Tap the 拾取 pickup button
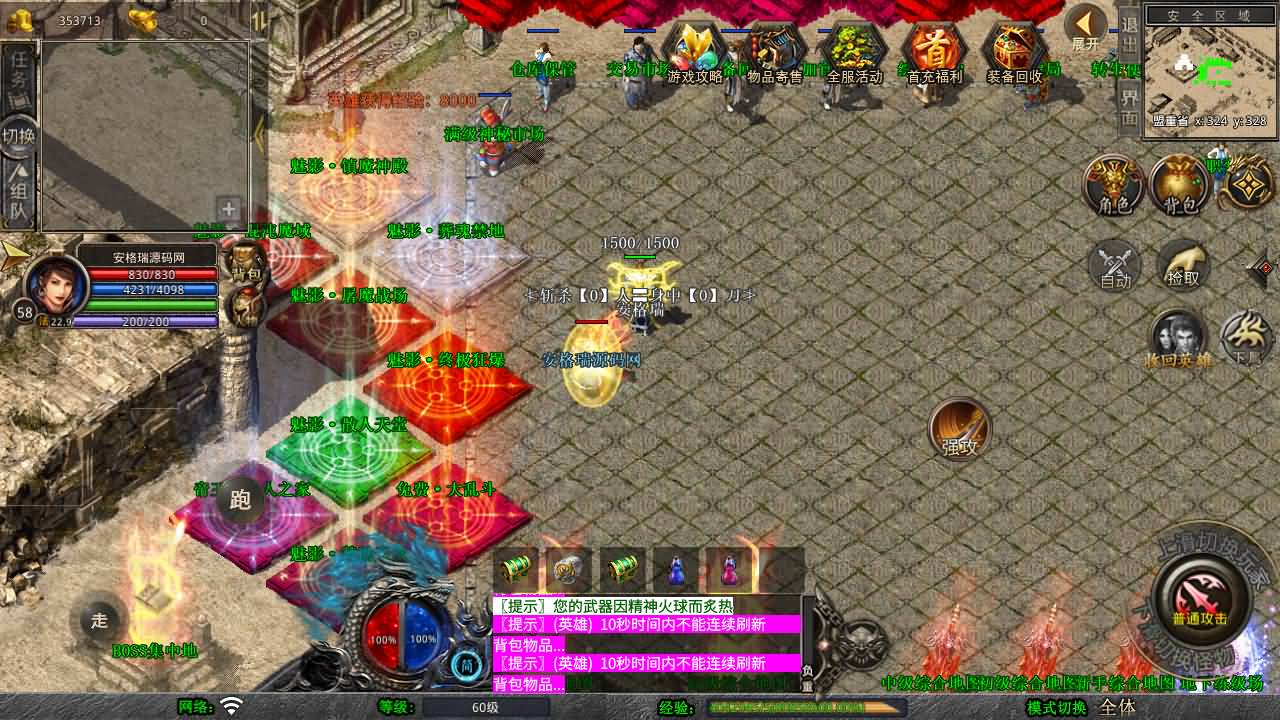This screenshot has height=720, width=1280. (1183, 265)
